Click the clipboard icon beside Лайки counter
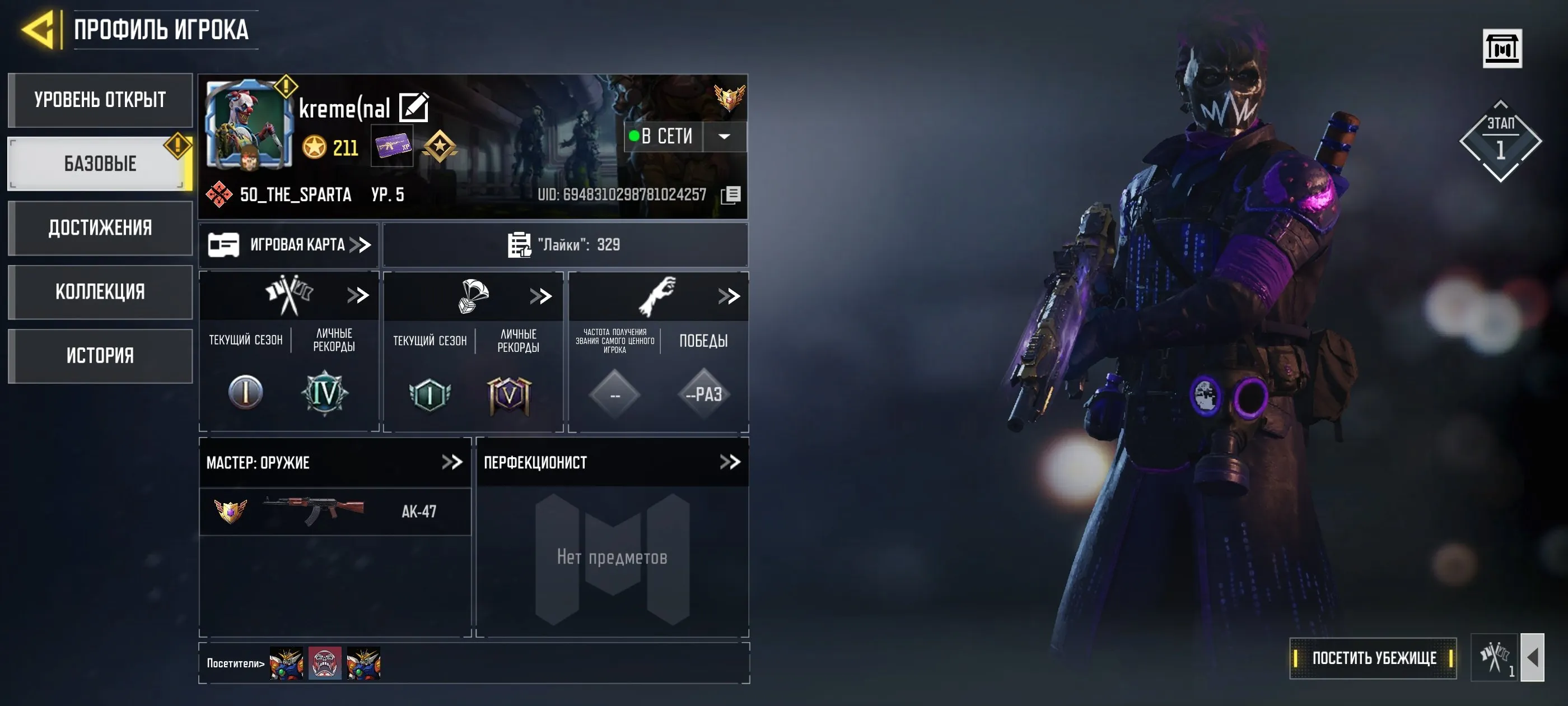 [518, 244]
